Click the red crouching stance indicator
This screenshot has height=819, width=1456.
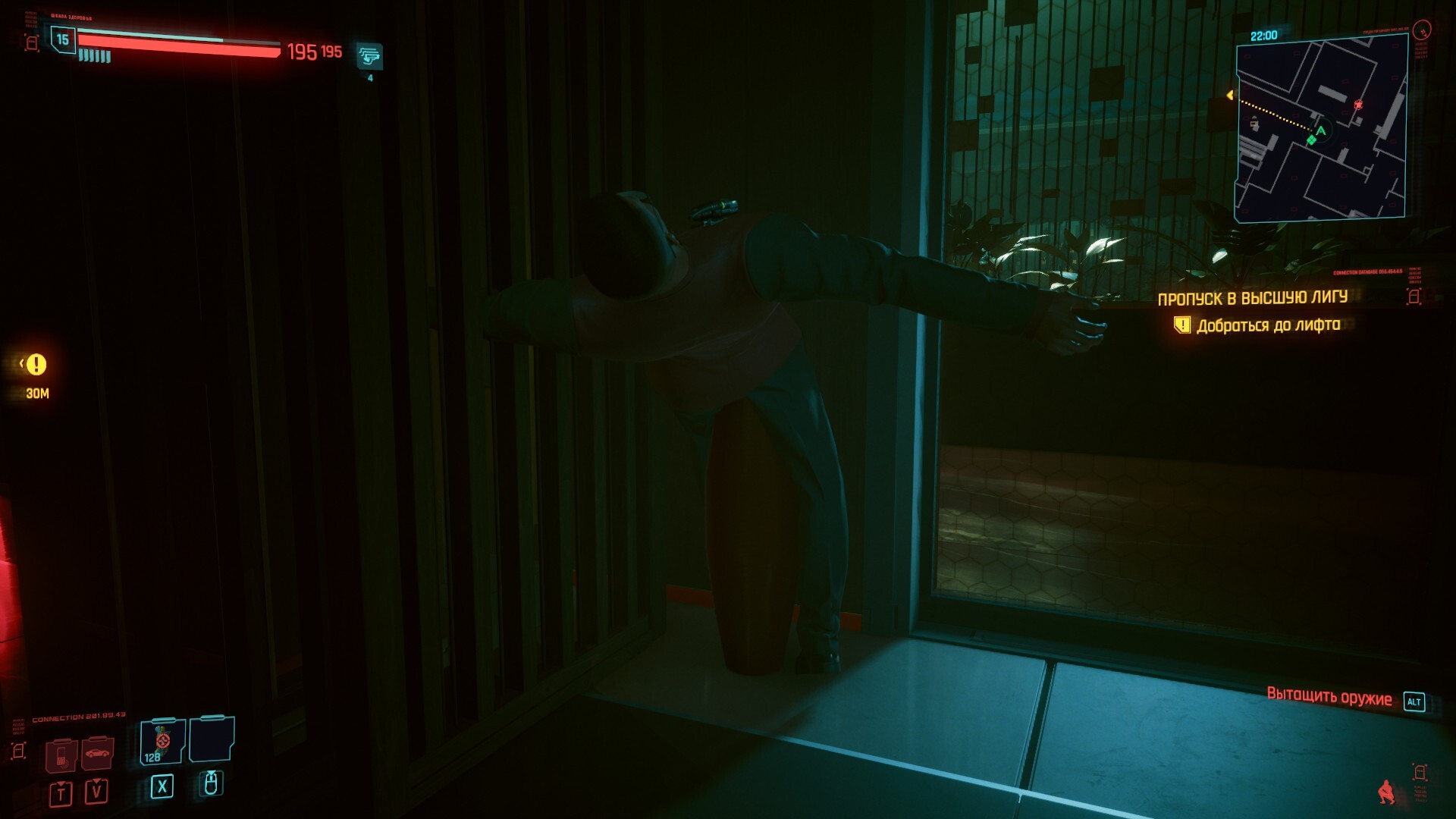pyautogui.click(x=1387, y=792)
